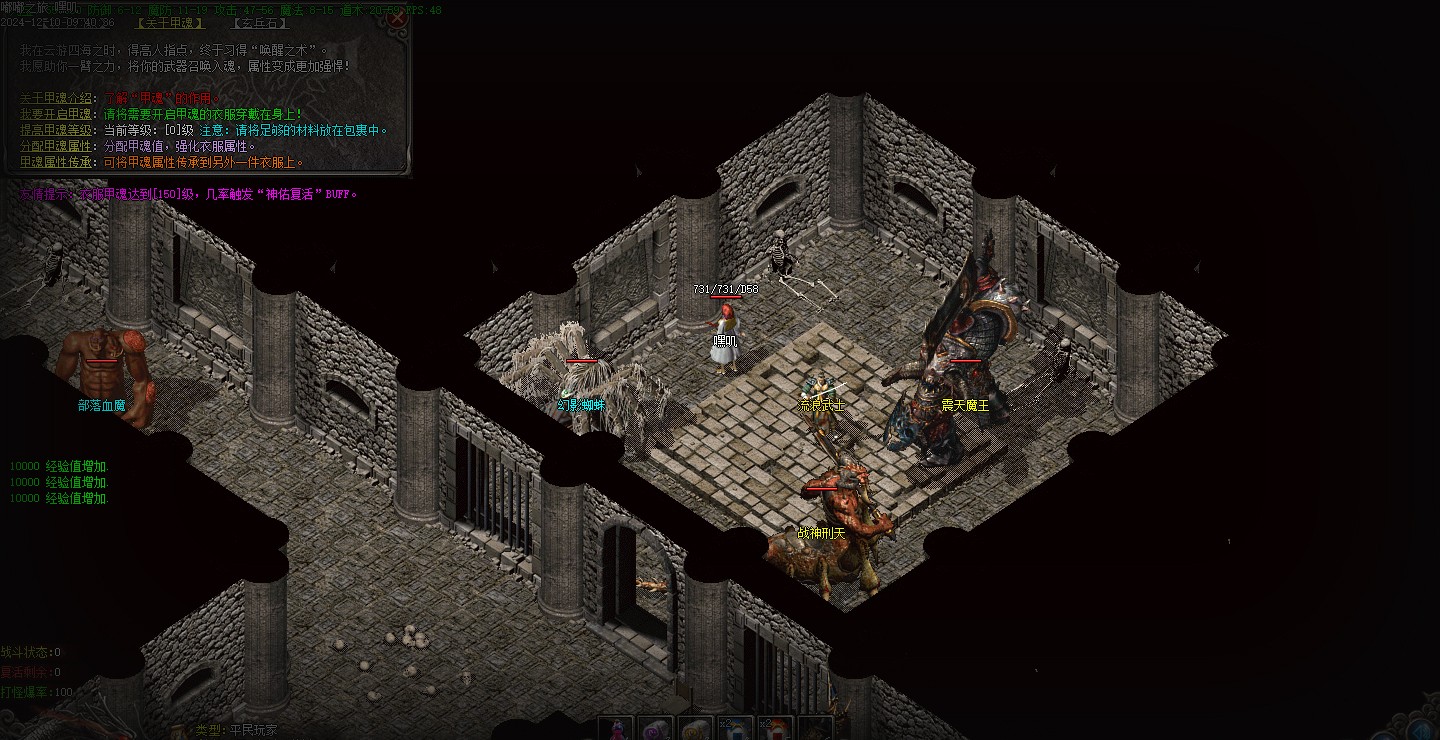
Task: Use the yellow-marked scroll in the hotbar
Action: tap(695, 729)
